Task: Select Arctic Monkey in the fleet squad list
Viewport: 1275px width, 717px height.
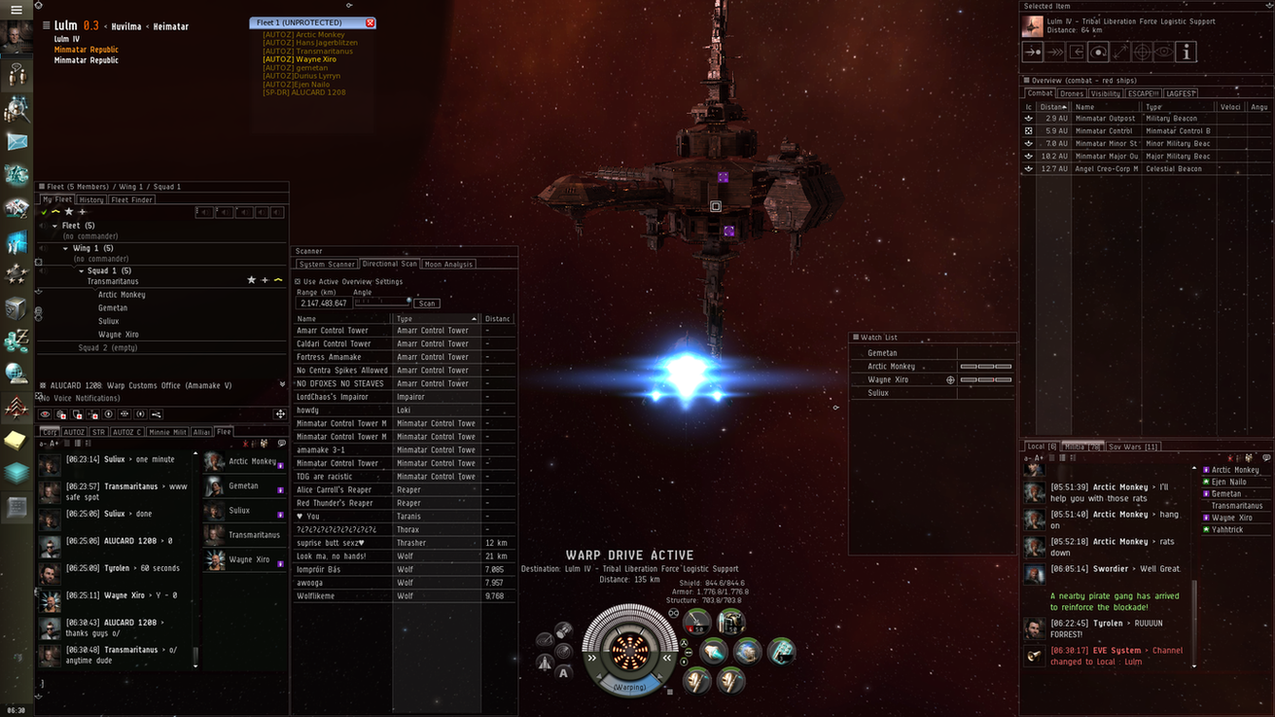Action: click(x=122, y=295)
